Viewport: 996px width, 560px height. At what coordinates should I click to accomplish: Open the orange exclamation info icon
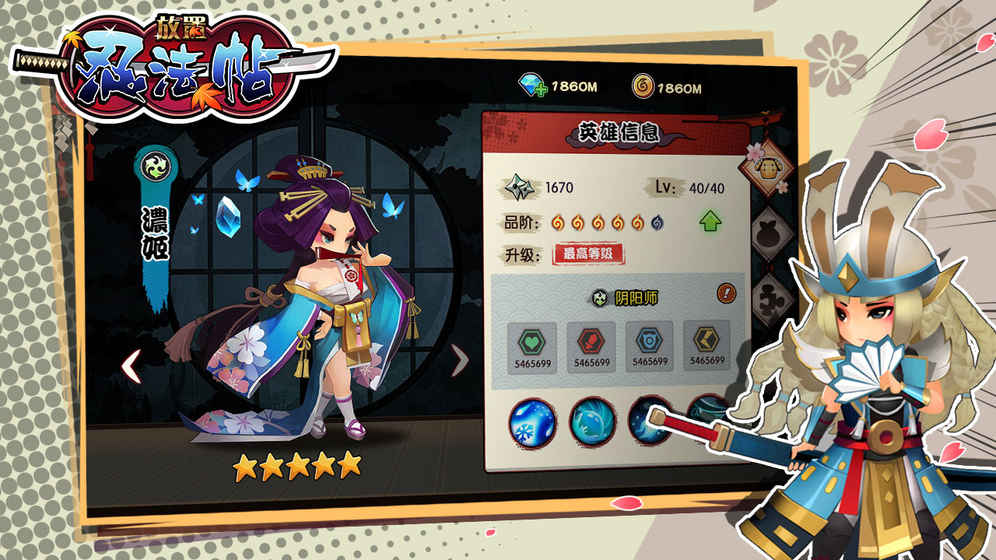point(727,294)
